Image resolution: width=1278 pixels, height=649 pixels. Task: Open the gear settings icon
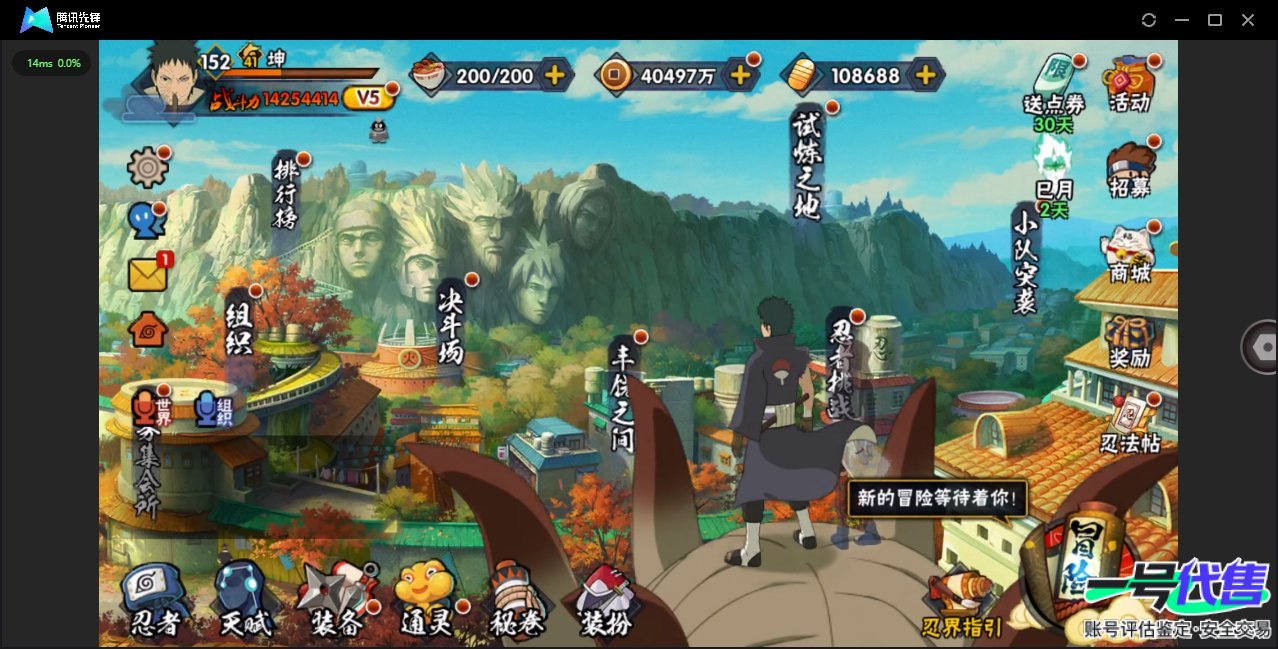tap(147, 167)
